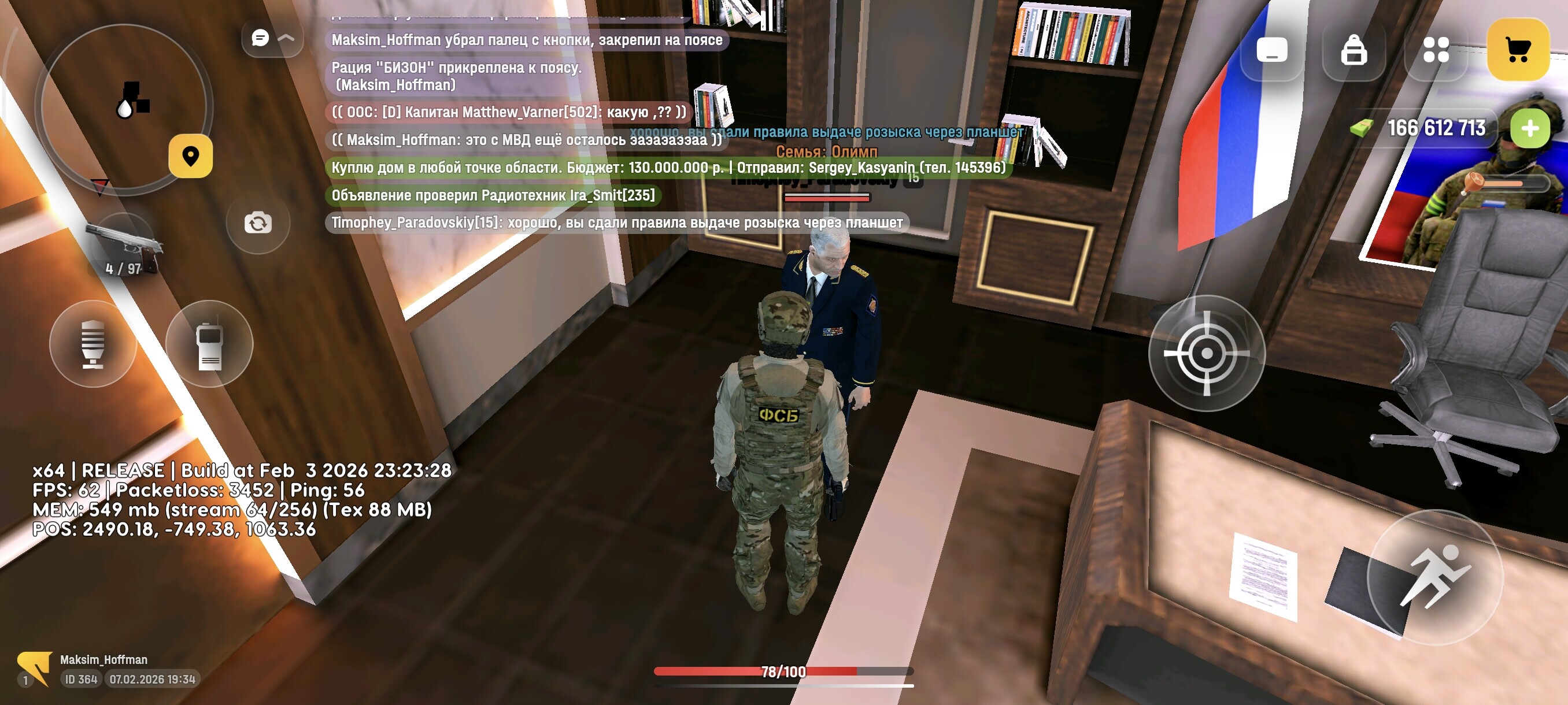Toggle the microphone push-to-talk control
This screenshot has height=705, width=1568.
coord(93,344)
